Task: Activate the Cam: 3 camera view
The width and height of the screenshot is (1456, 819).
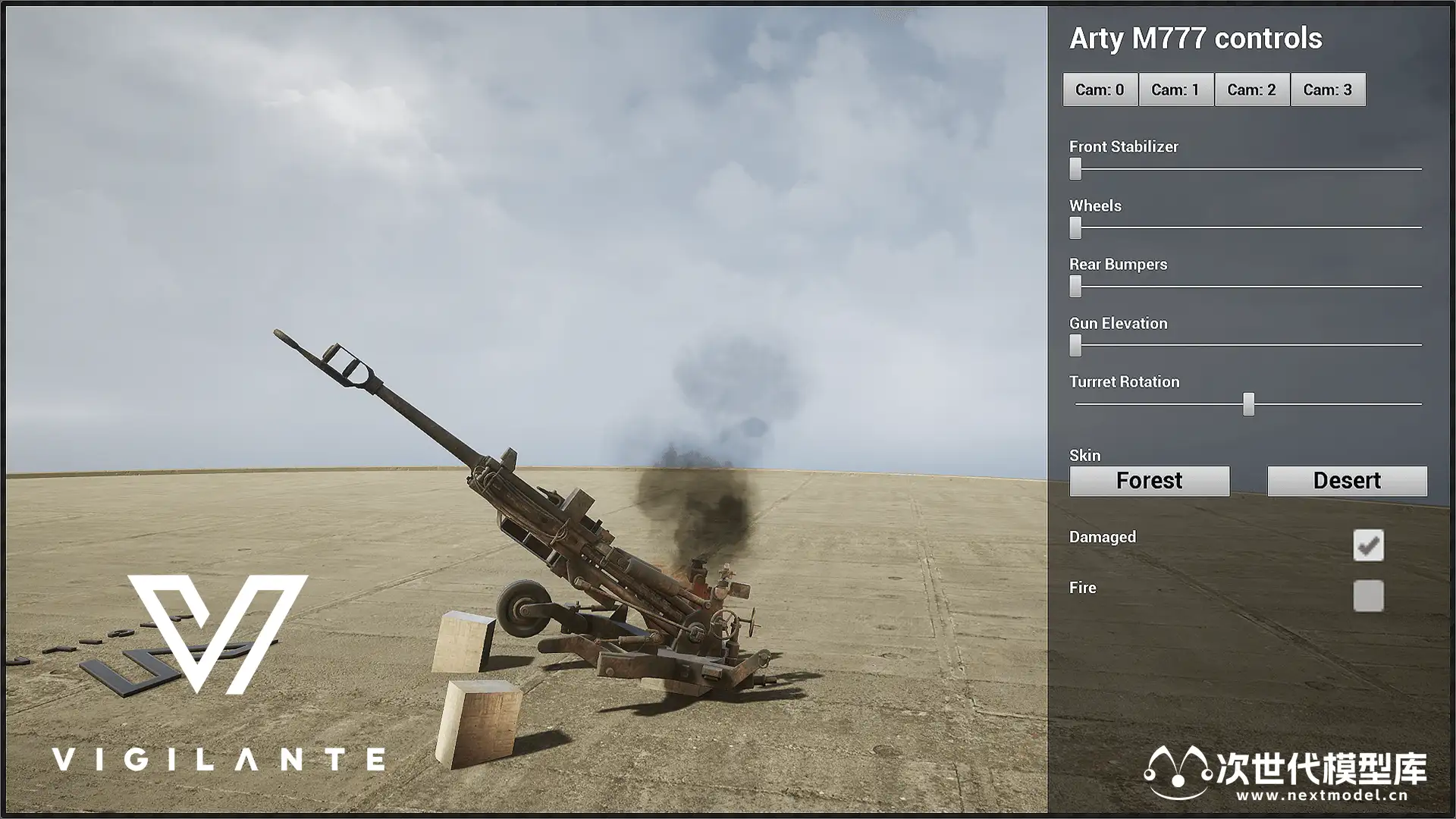Action: (x=1327, y=89)
